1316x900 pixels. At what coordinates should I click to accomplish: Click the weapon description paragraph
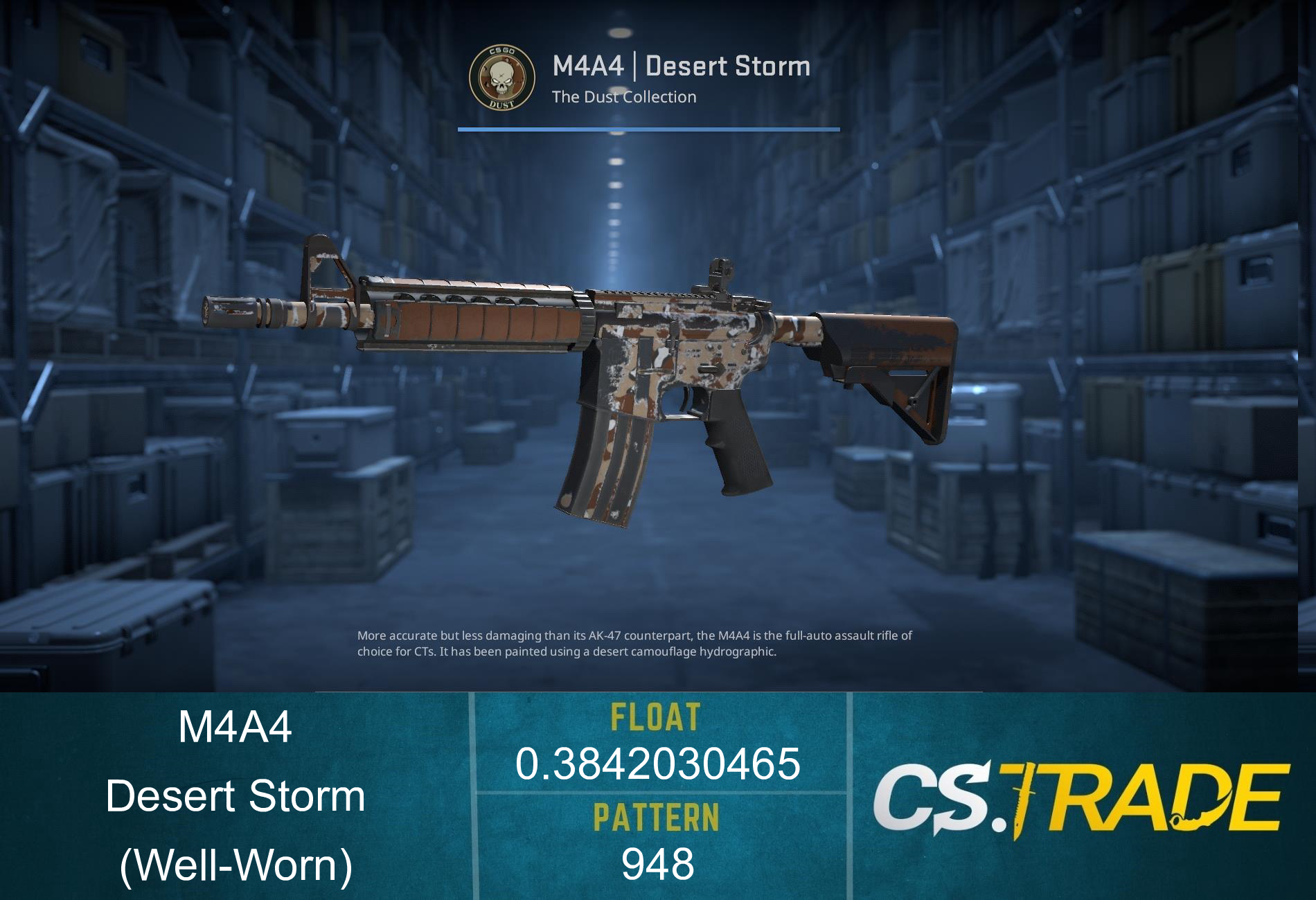tap(635, 643)
